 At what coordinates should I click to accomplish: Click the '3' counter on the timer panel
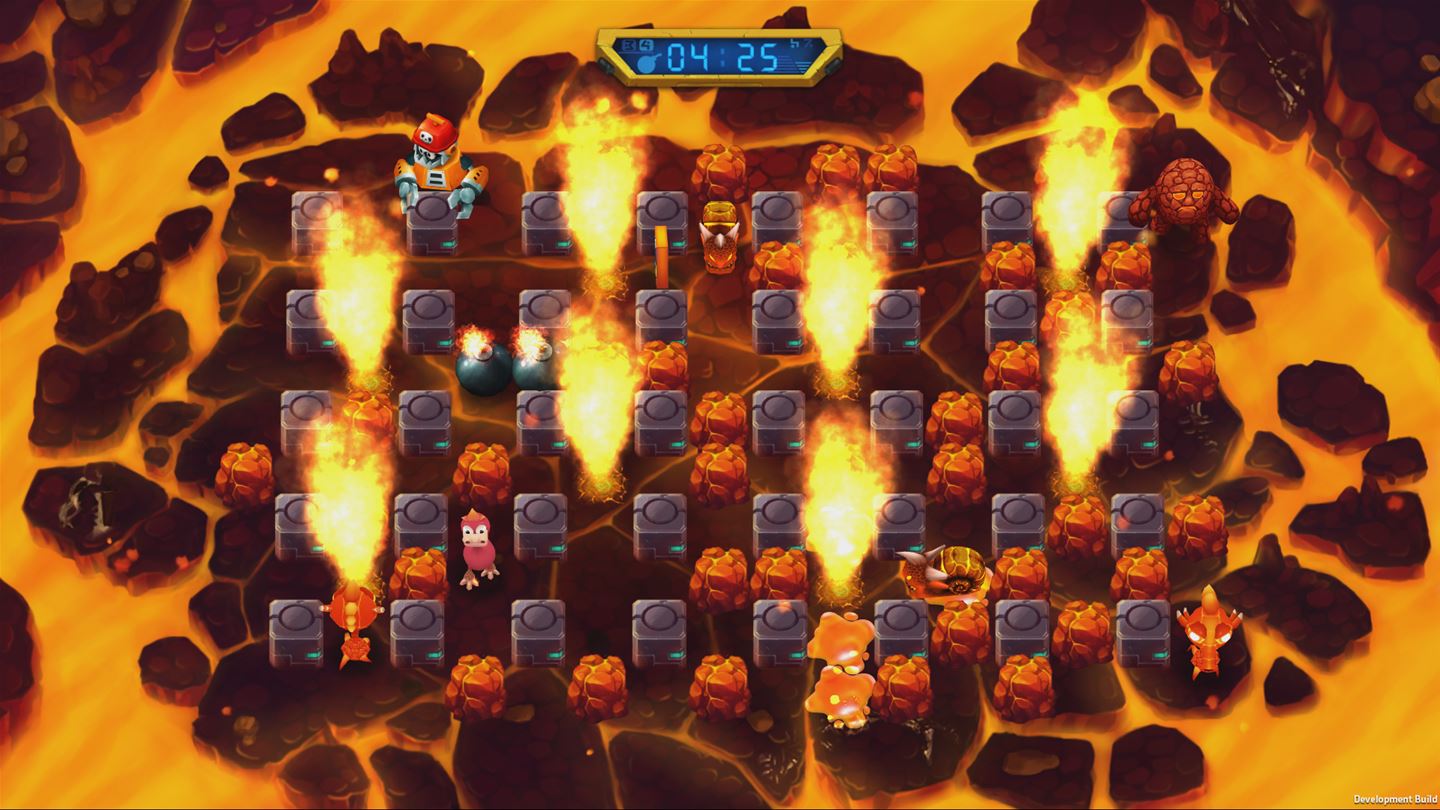(x=628, y=44)
